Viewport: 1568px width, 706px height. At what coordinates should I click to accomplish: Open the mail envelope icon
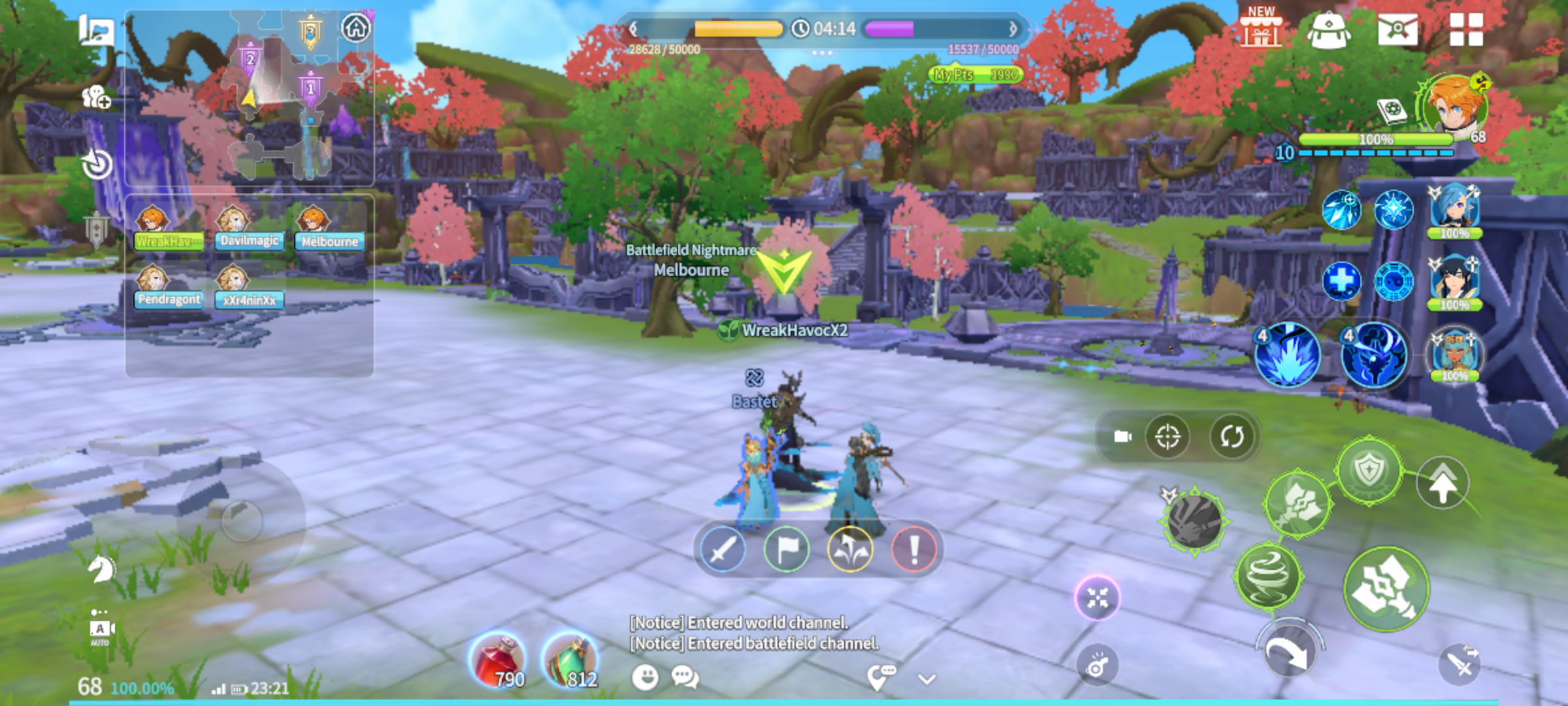1397,30
